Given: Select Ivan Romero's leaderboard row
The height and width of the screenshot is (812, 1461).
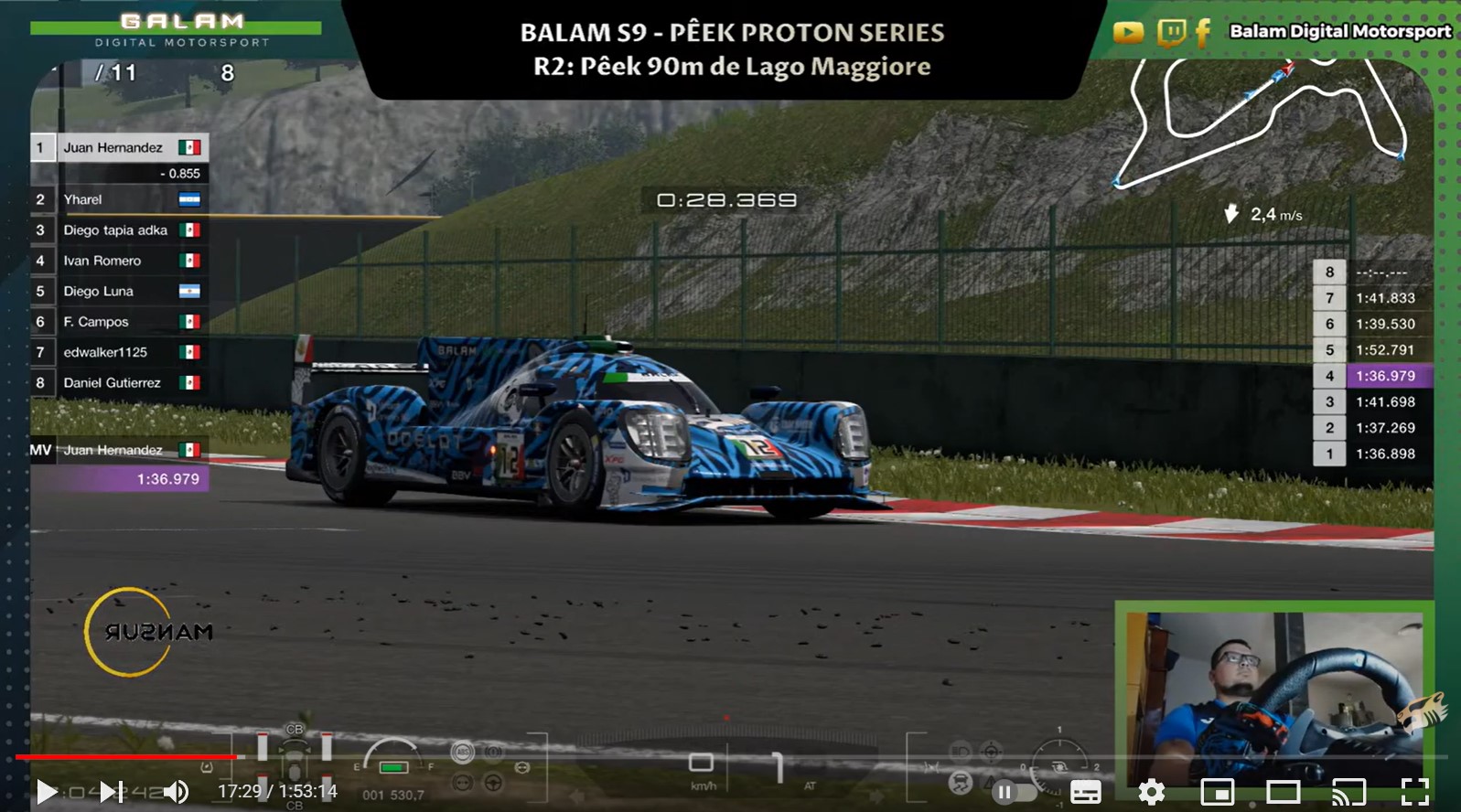Looking at the screenshot, I should click(119, 261).
